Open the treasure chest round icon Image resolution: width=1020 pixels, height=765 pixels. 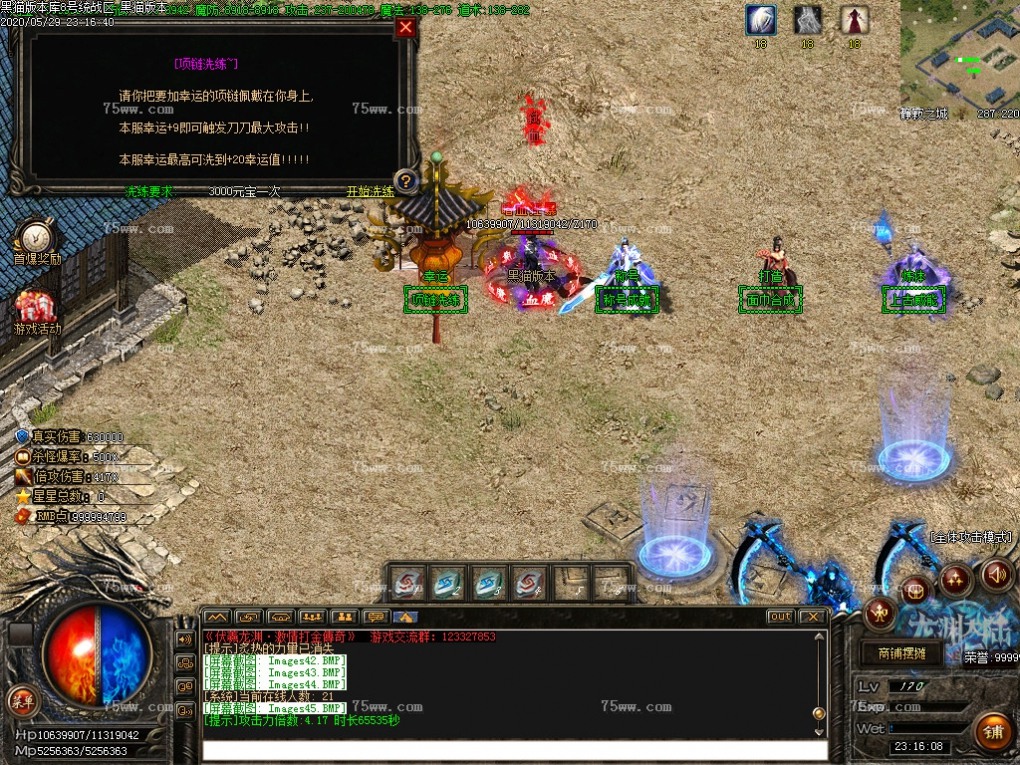coord(916,590)
